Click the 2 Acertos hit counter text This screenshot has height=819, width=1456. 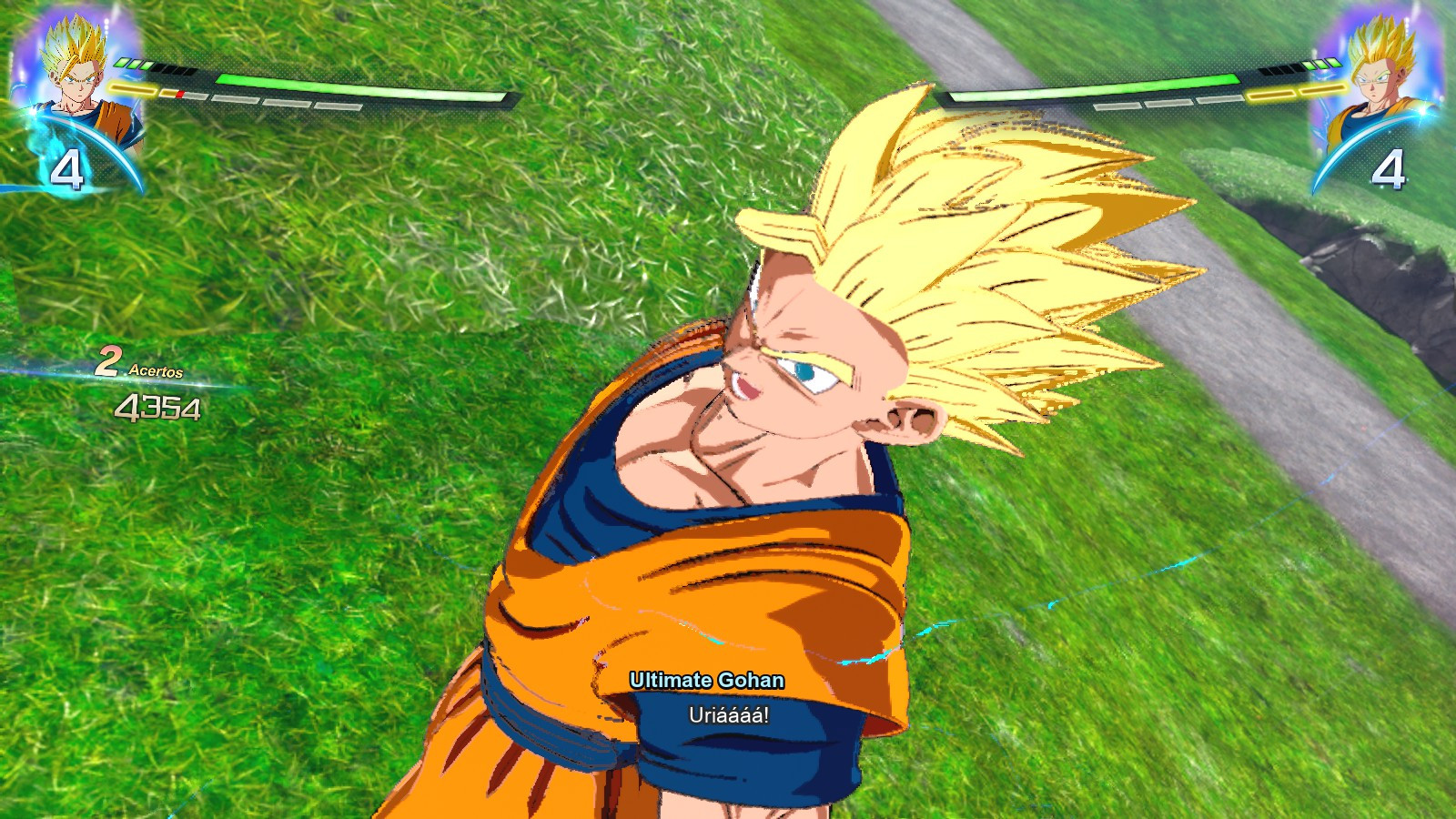141,364
